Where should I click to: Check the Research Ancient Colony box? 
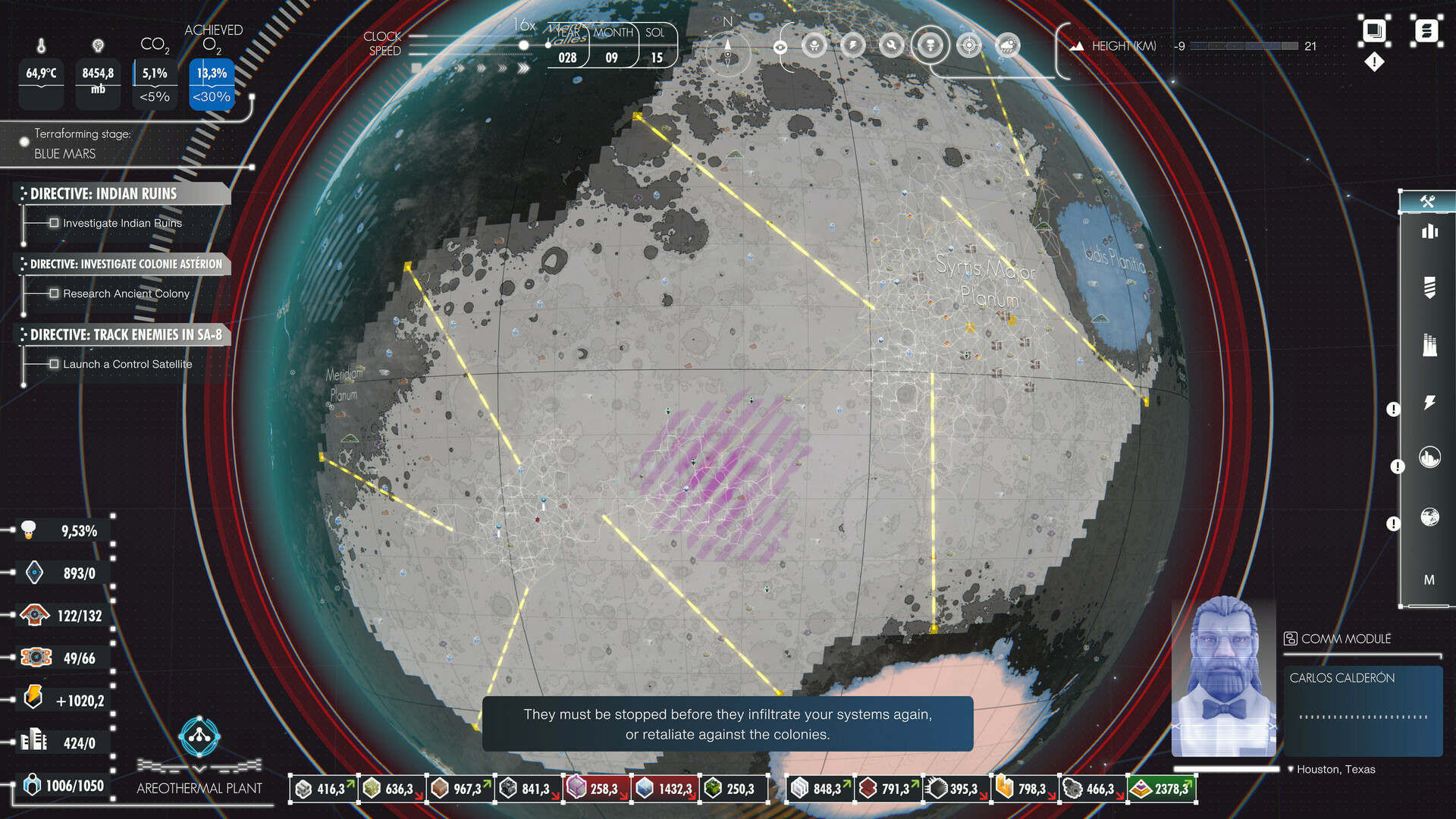tap(54, 293)
